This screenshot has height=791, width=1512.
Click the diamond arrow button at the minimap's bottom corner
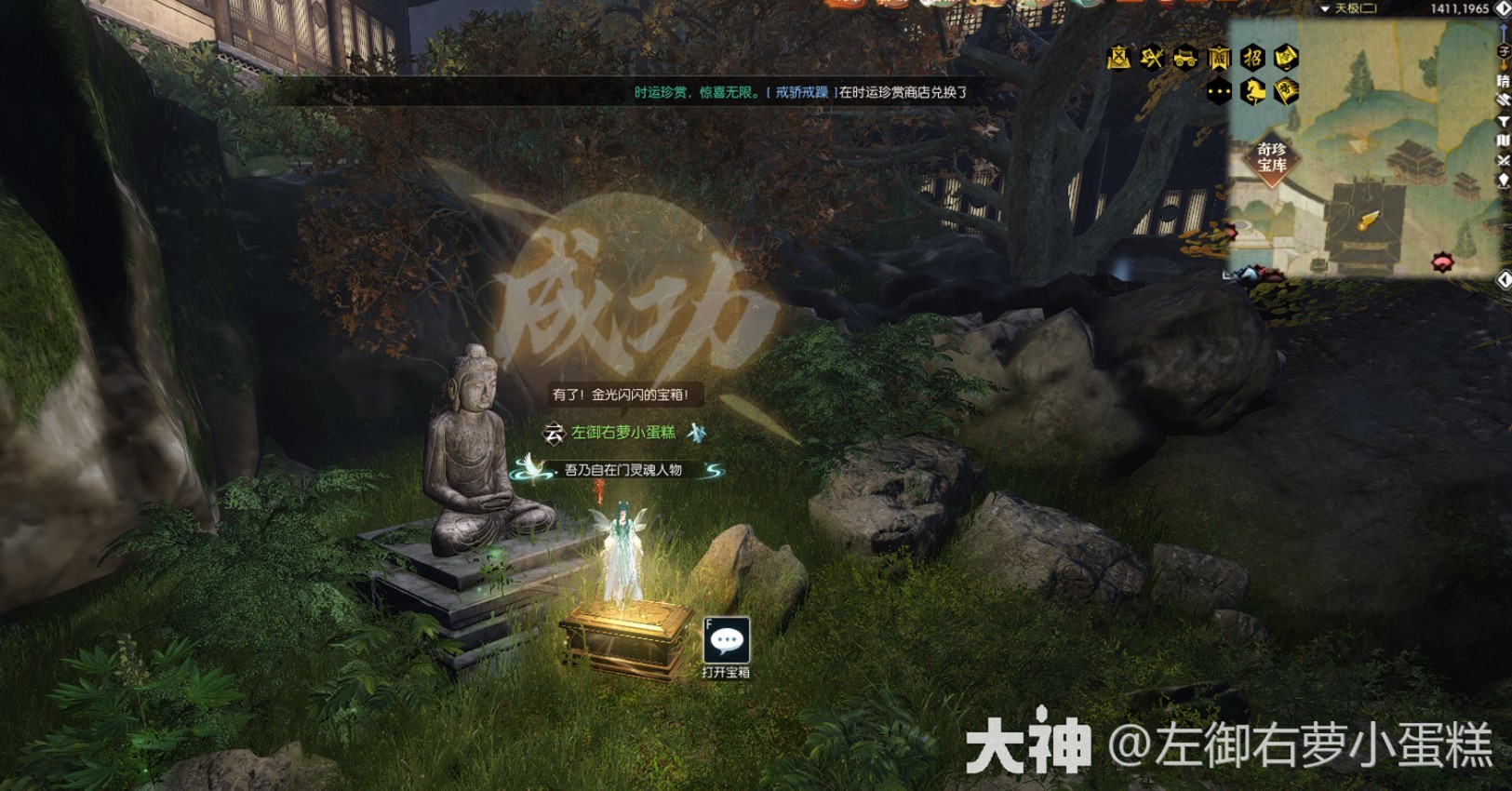tap(1503, 279)
